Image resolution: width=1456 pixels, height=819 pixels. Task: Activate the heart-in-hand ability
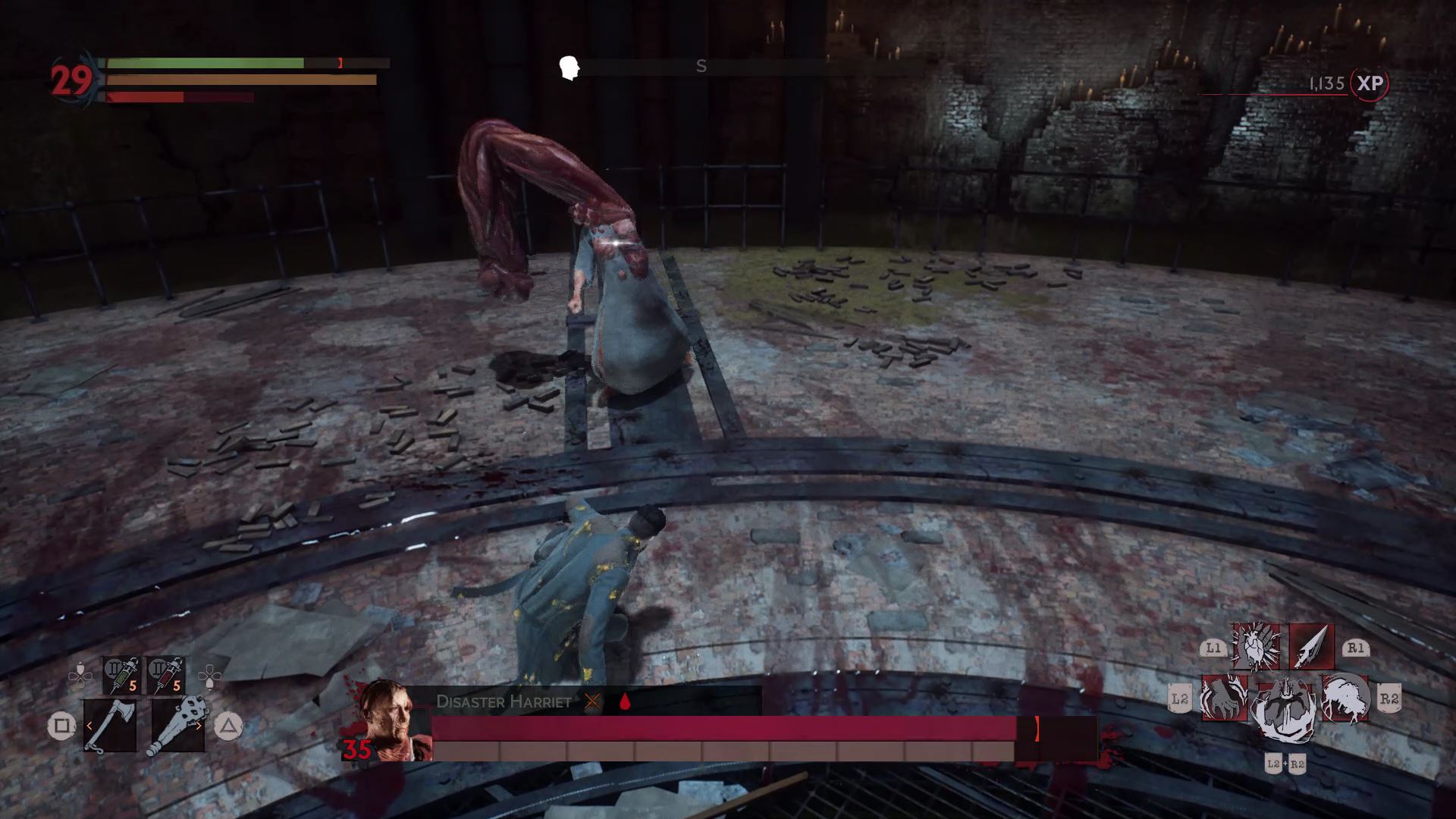point(1256,647)
